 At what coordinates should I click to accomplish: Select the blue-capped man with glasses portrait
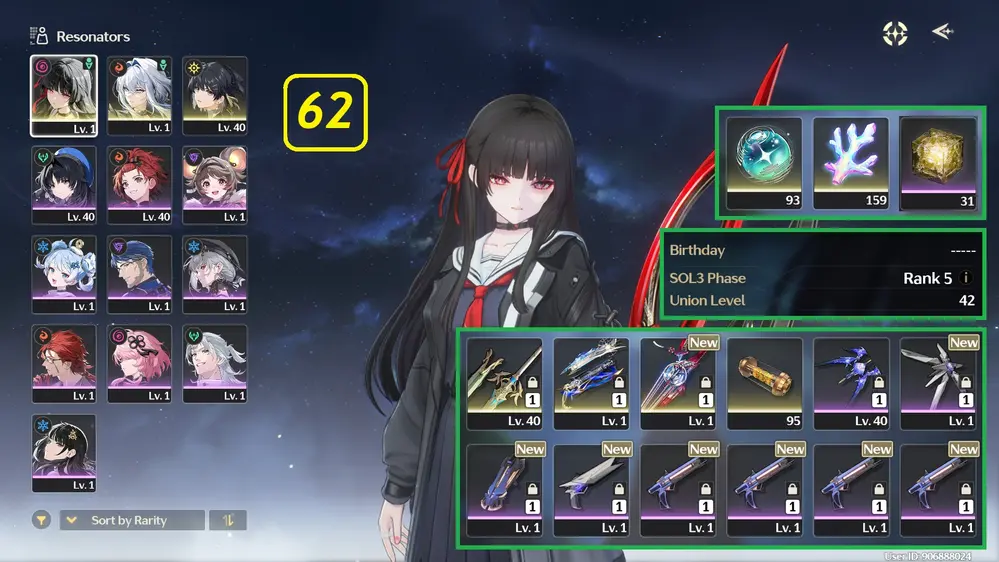pos(140,274)
